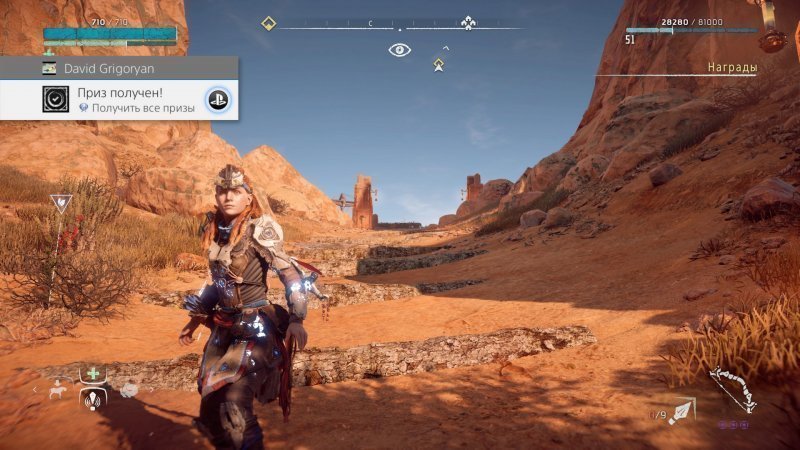Viewport: 800px width, 450px height.
Task: Toggle the eye visibility indicator
Action: click(x=399, y=49)
